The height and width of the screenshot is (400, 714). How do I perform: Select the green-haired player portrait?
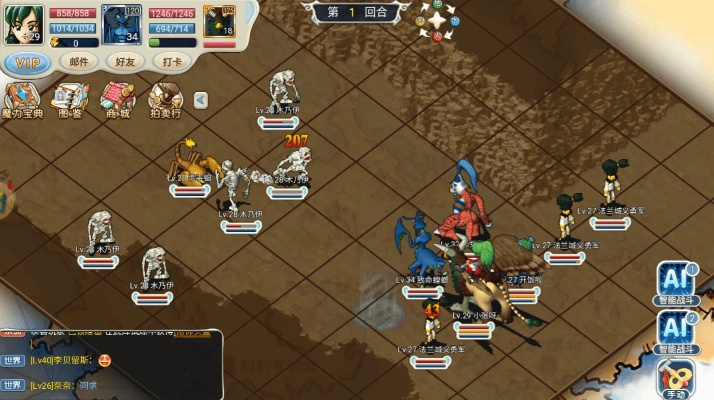coord(20,23)
